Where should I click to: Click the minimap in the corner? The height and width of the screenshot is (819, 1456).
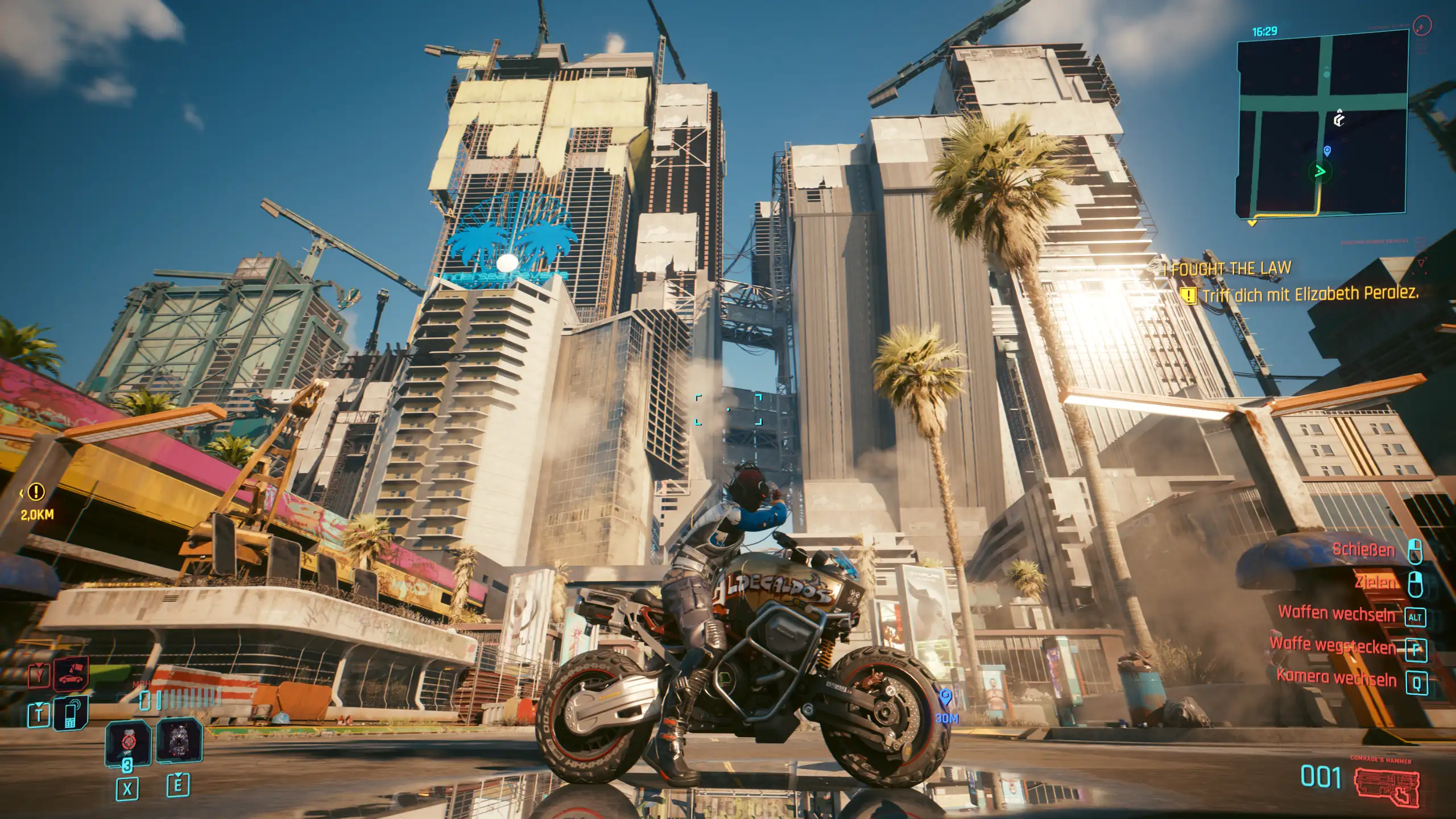pyautogui.click(x=1322, y=122)
